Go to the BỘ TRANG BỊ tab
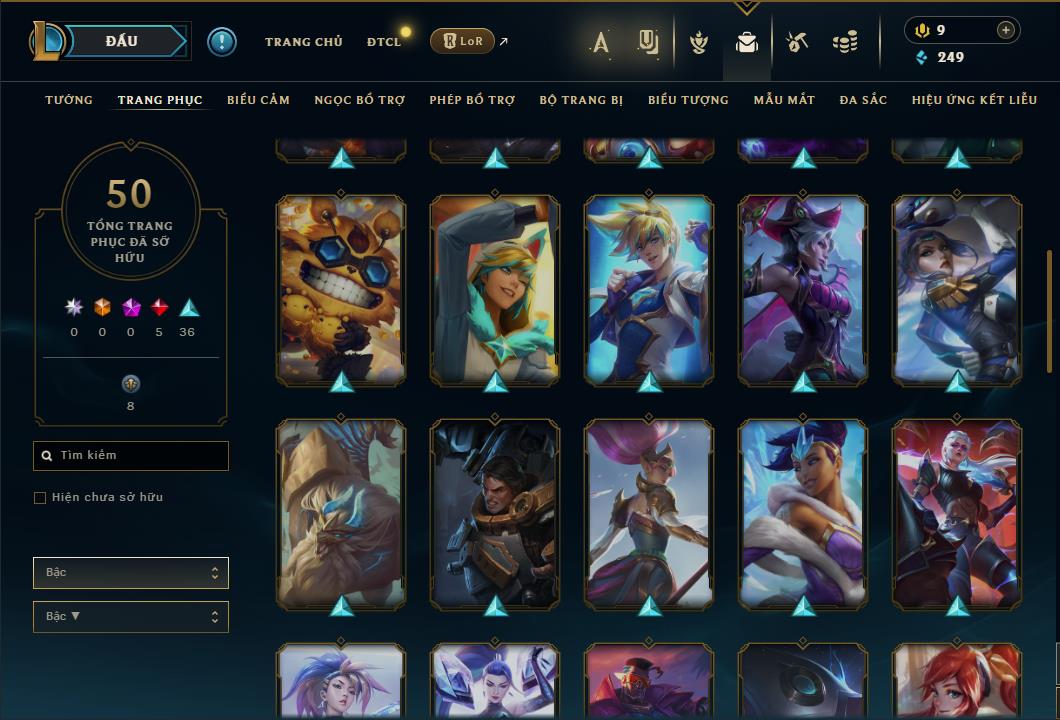The height and width of the screenshot is (720, 1060). (x=581, y=100)
